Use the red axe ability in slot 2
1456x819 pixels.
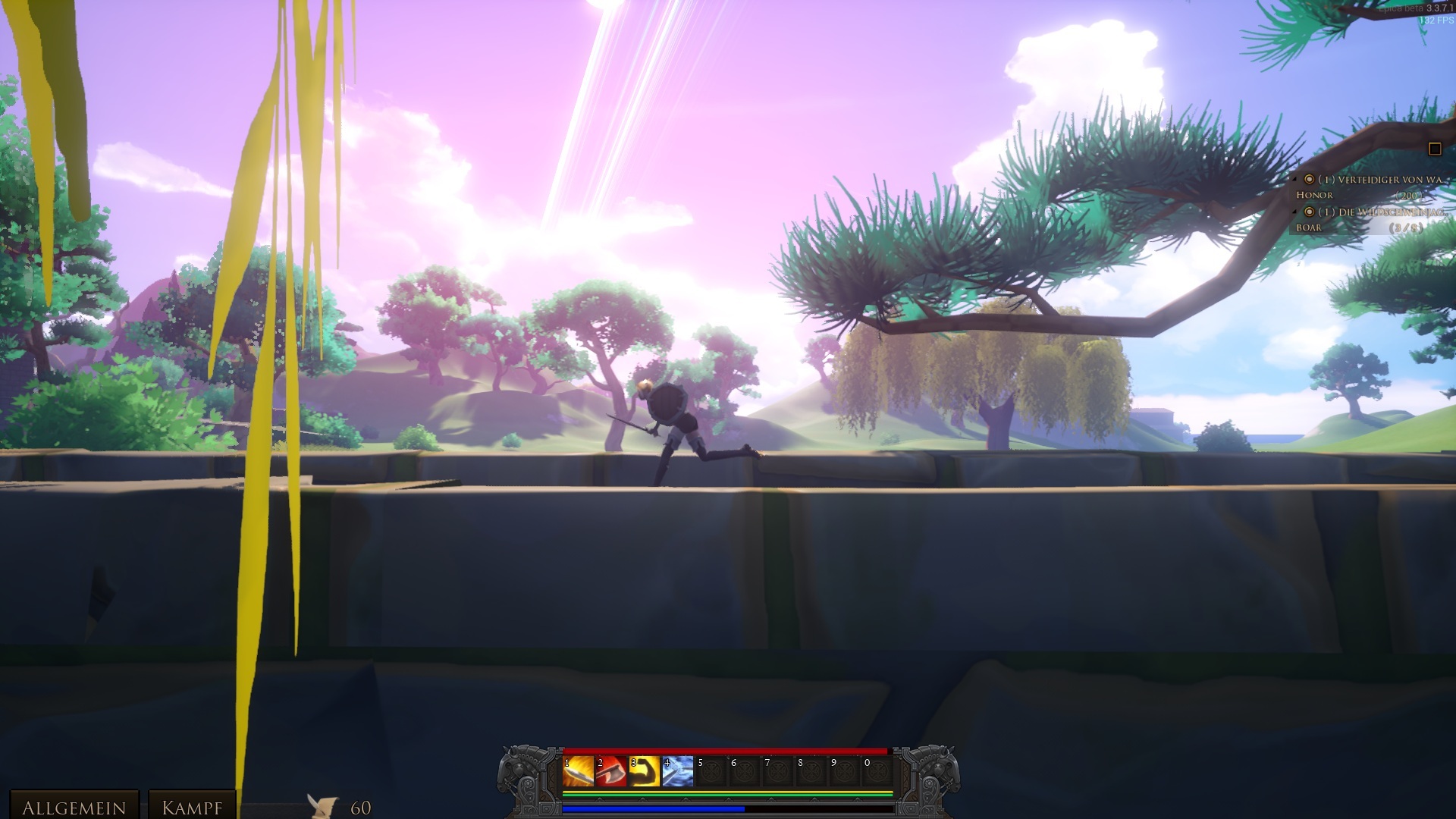(611, 771)
